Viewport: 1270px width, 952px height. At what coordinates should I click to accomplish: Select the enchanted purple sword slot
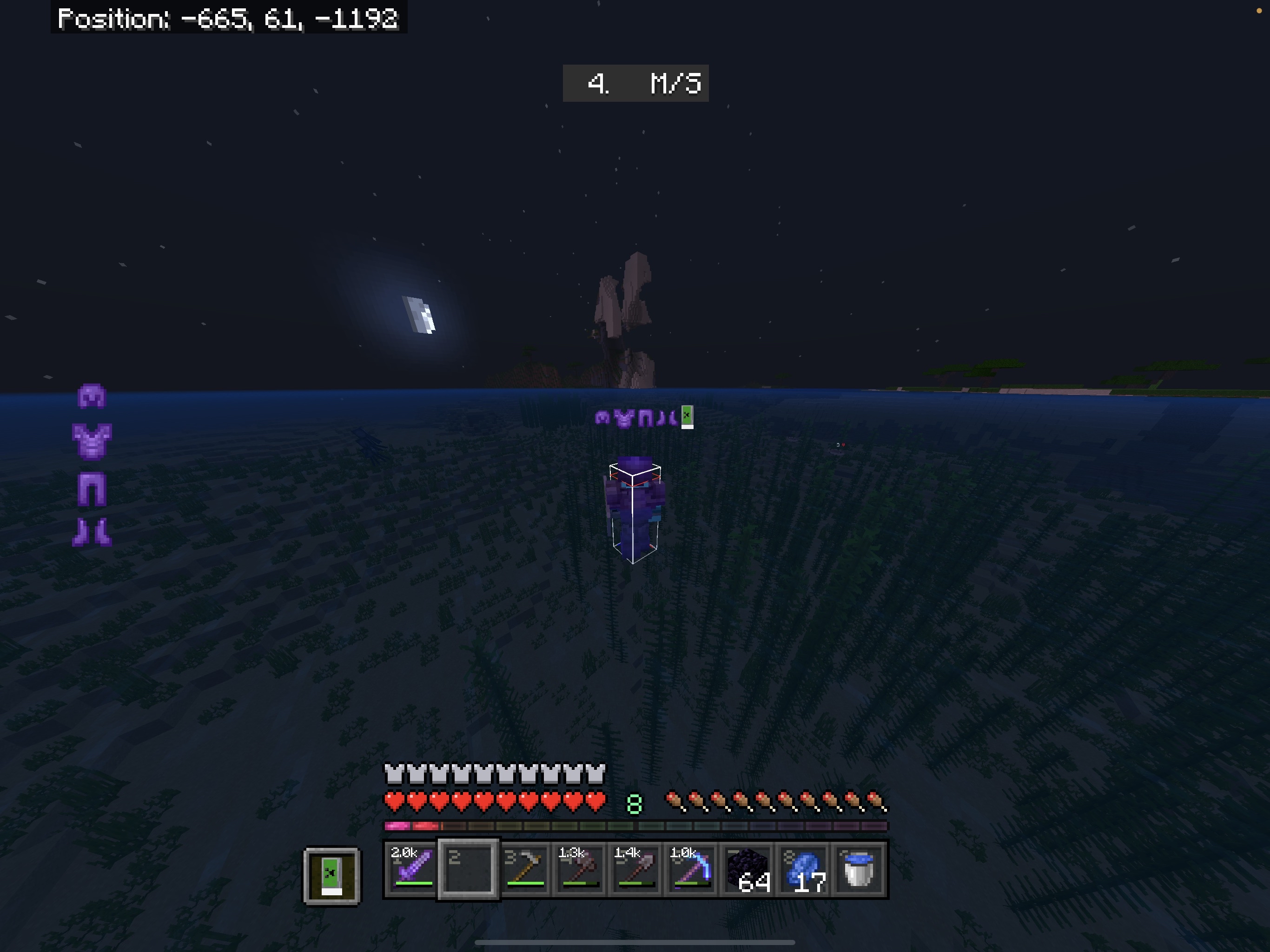point(411,869)
